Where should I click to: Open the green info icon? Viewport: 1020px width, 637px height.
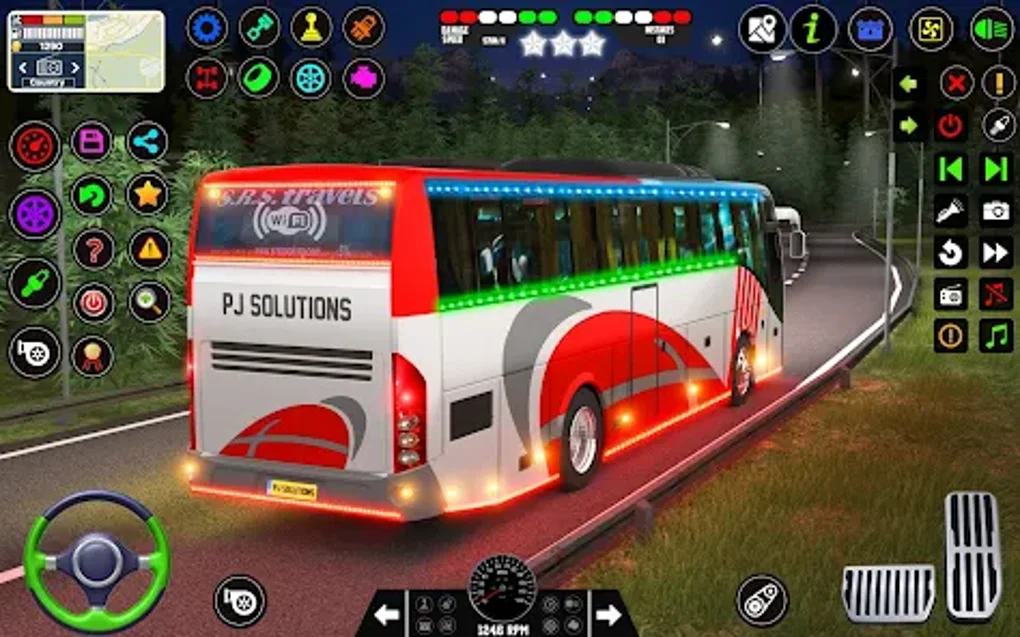813,29
